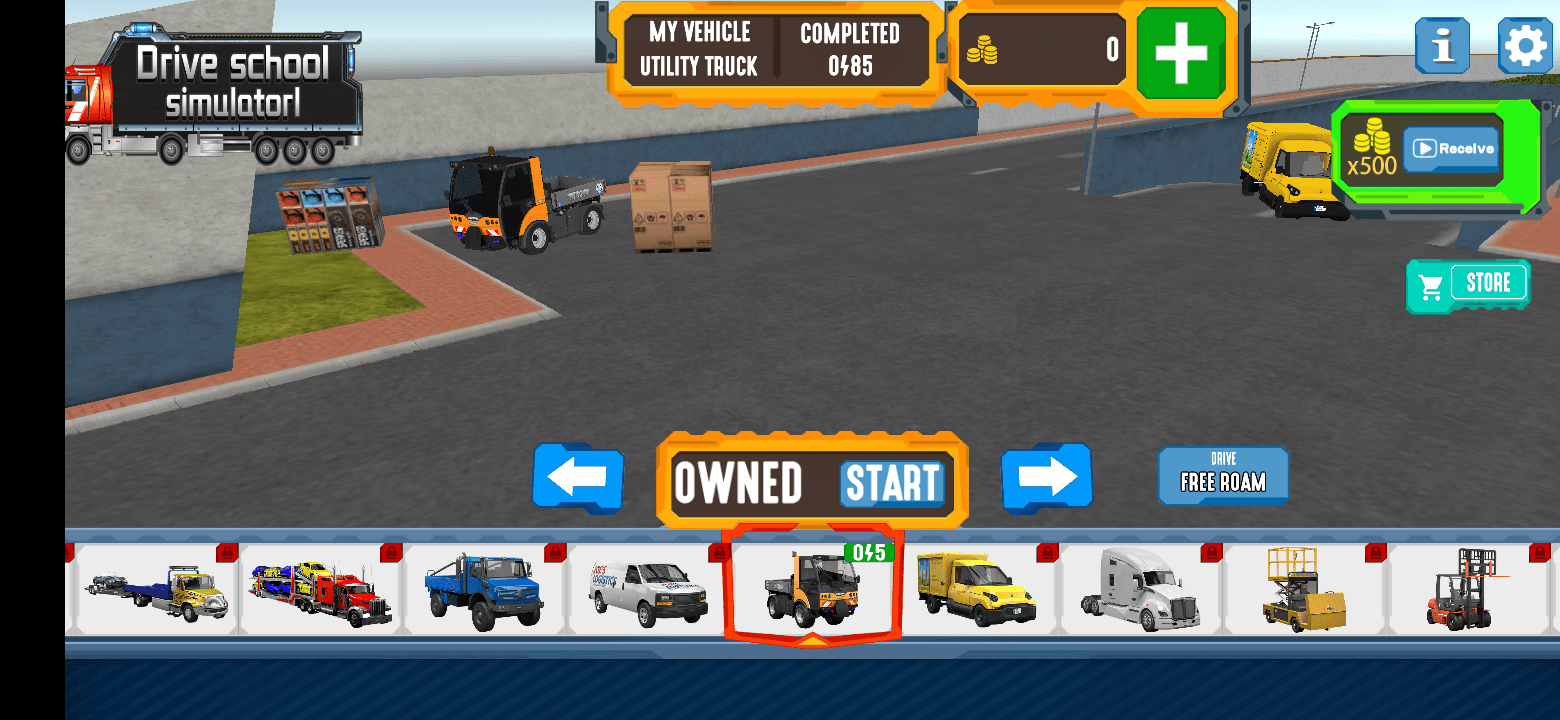Go to the previous vehicle with left arrow
Screen dimensions: 1560x720
(x=578, y=479)
